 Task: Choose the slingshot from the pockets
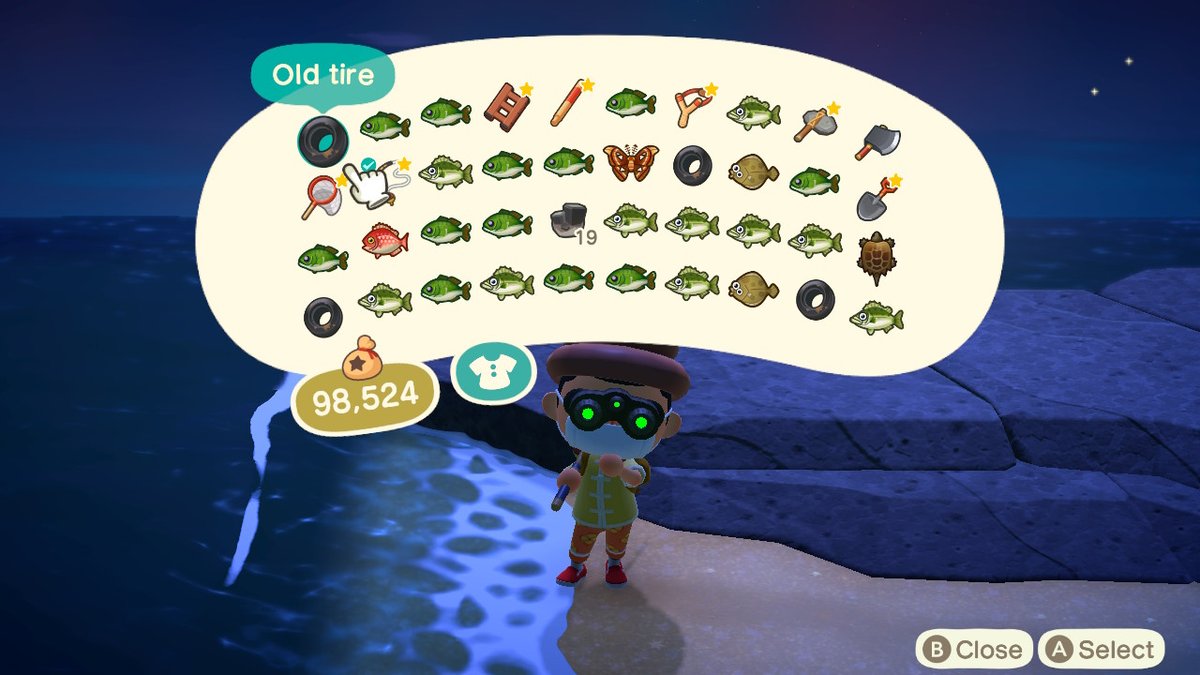tap(692, 104)
